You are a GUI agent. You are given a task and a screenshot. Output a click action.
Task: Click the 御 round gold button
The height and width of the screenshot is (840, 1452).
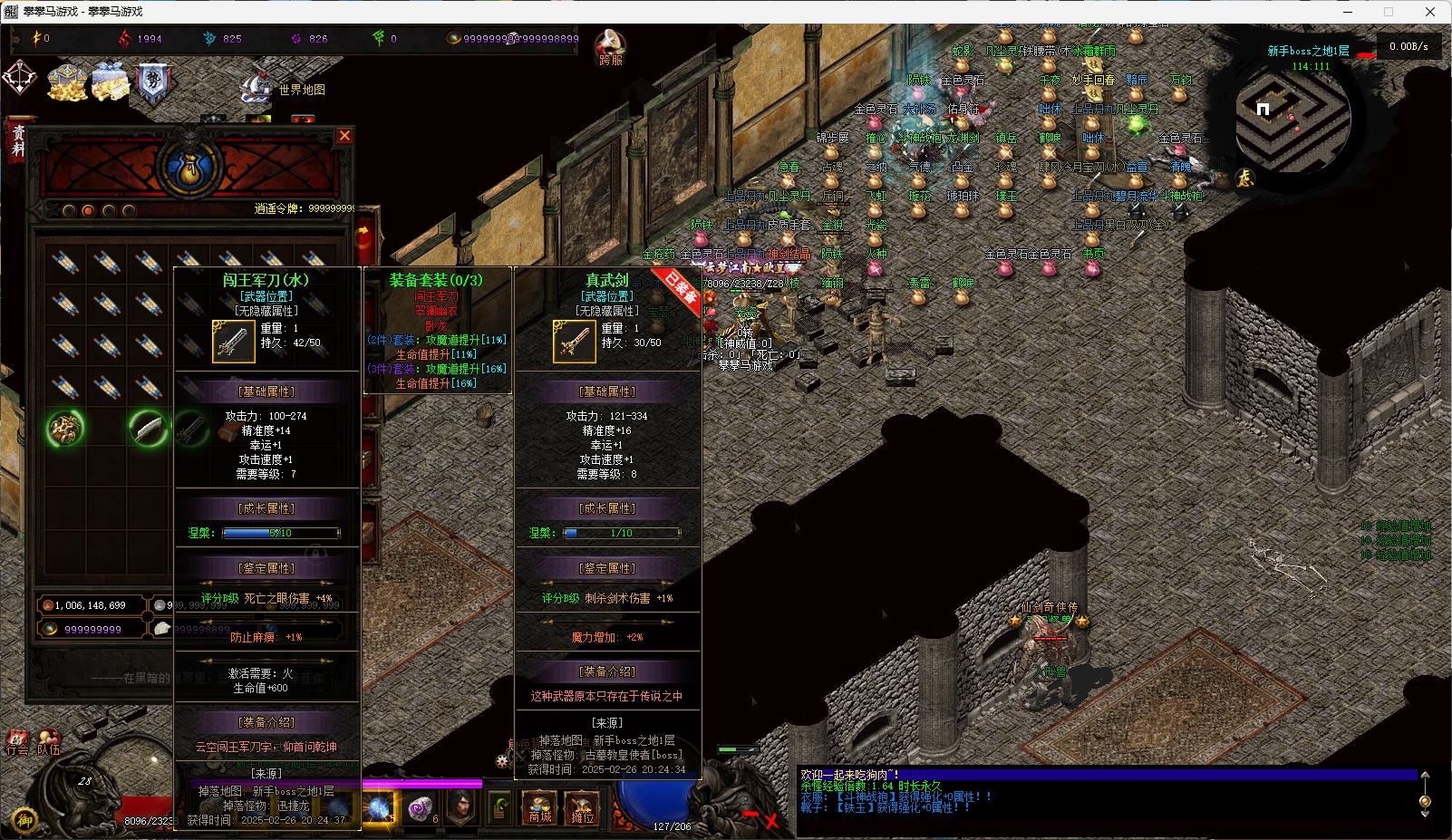pos(24,820)
